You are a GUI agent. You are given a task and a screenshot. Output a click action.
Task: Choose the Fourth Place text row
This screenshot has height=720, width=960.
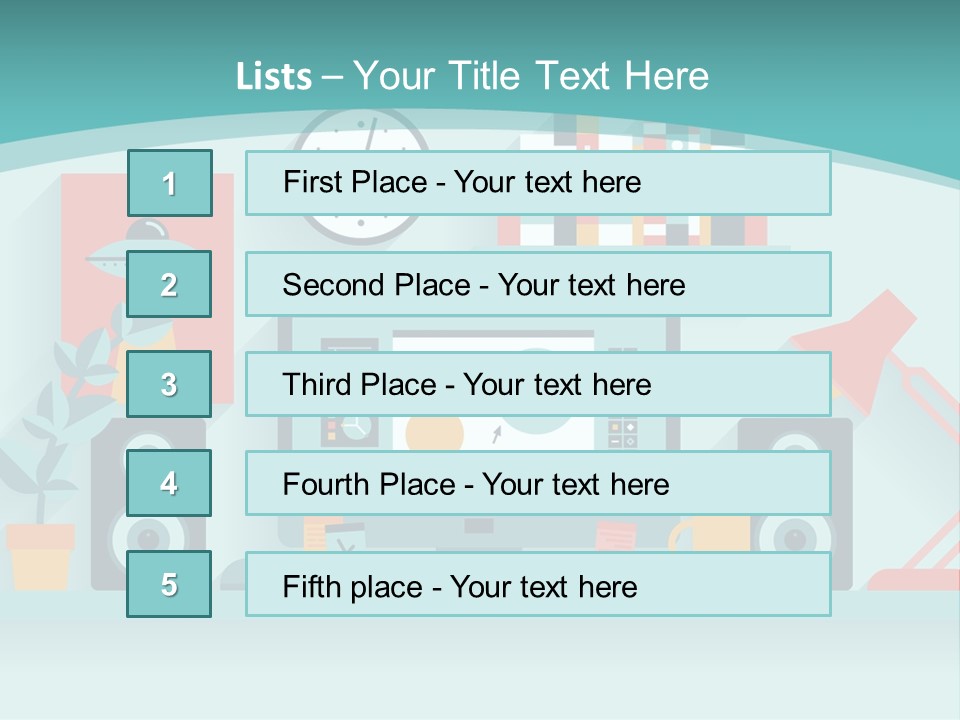[x=538, y=483]
